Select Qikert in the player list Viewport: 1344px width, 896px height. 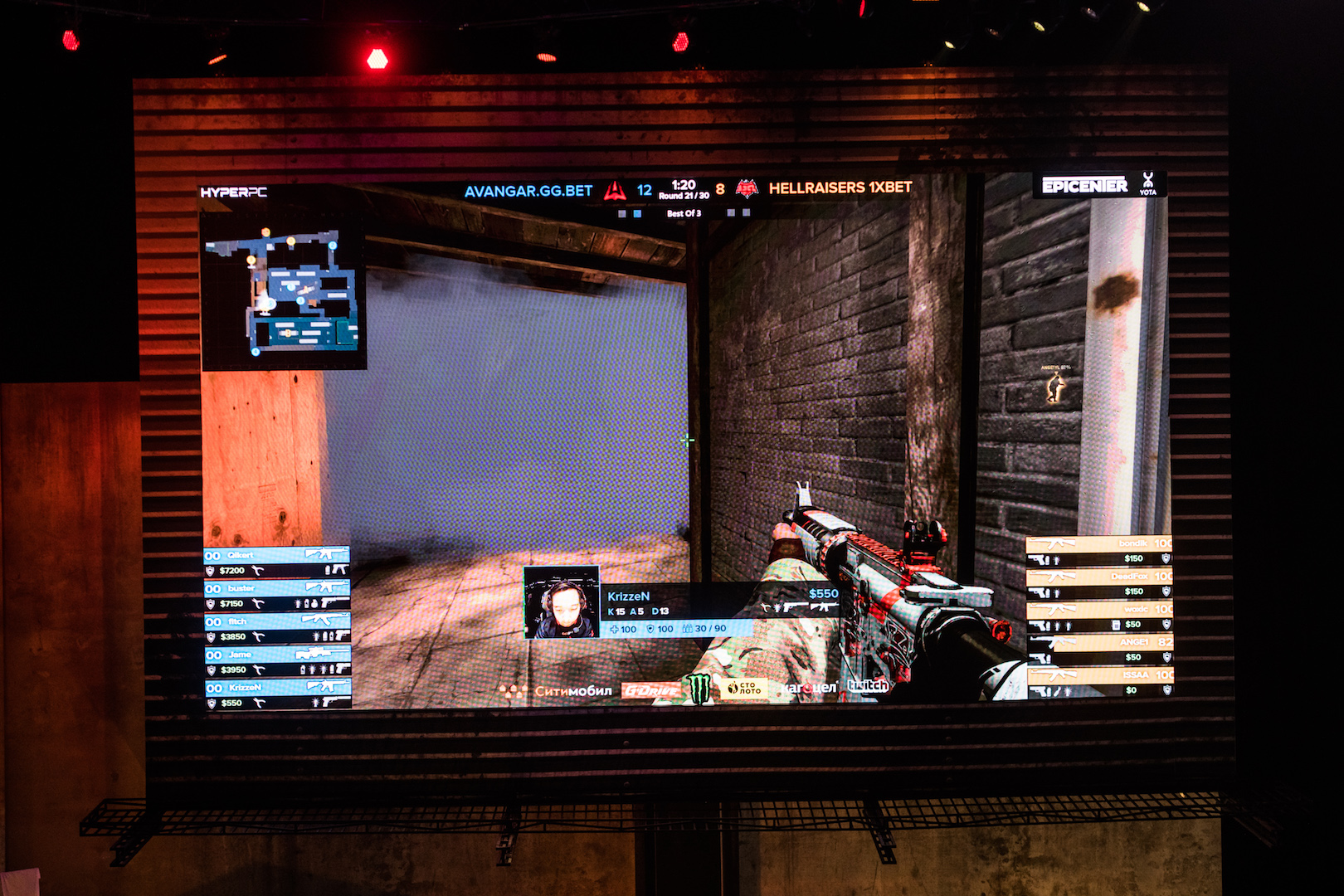pyautogui.click(x=276, y=562)
